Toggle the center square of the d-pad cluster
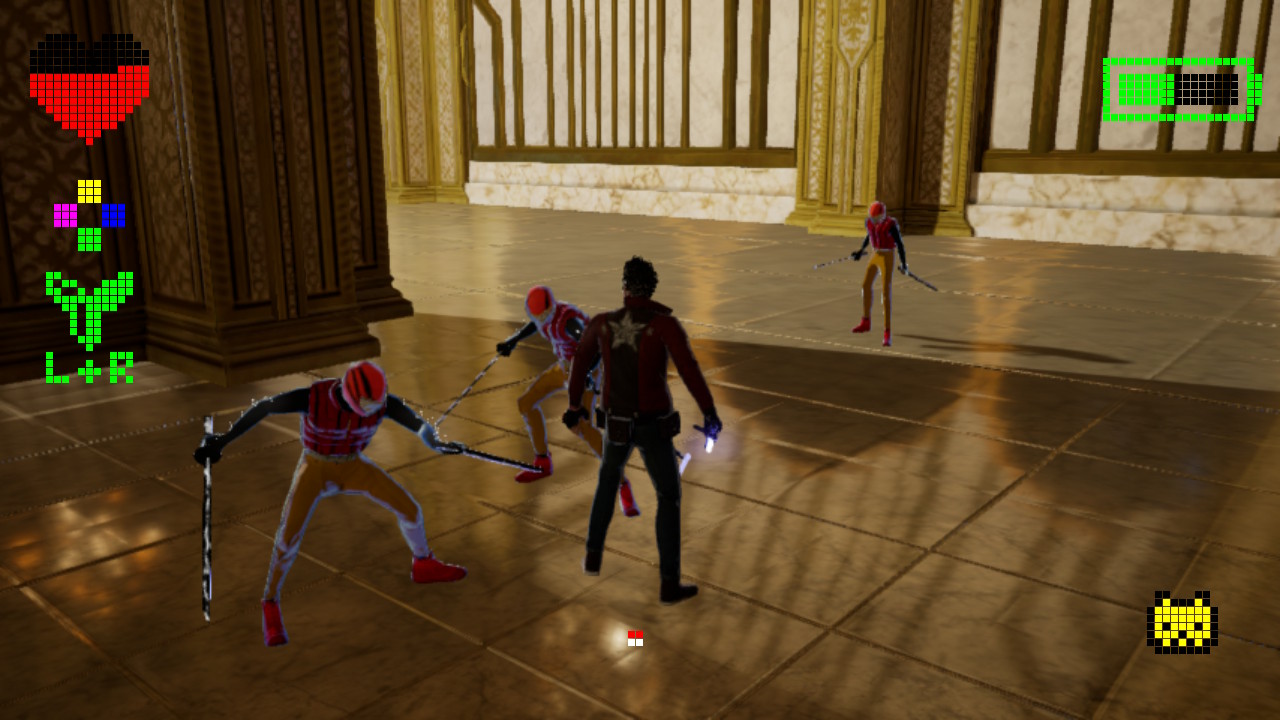The image size is (1280, 720). click(x=89, y=215)
